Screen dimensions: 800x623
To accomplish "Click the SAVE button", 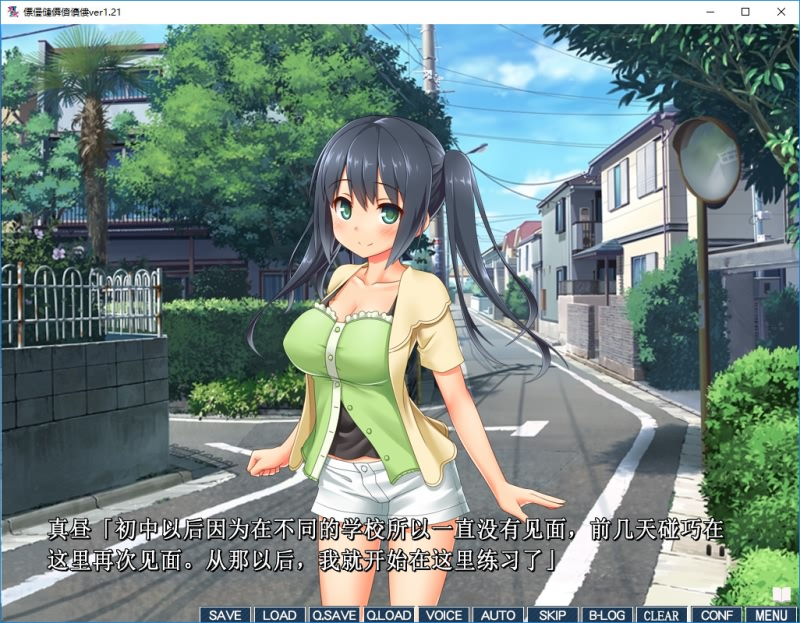I will (x=225, y=615).
